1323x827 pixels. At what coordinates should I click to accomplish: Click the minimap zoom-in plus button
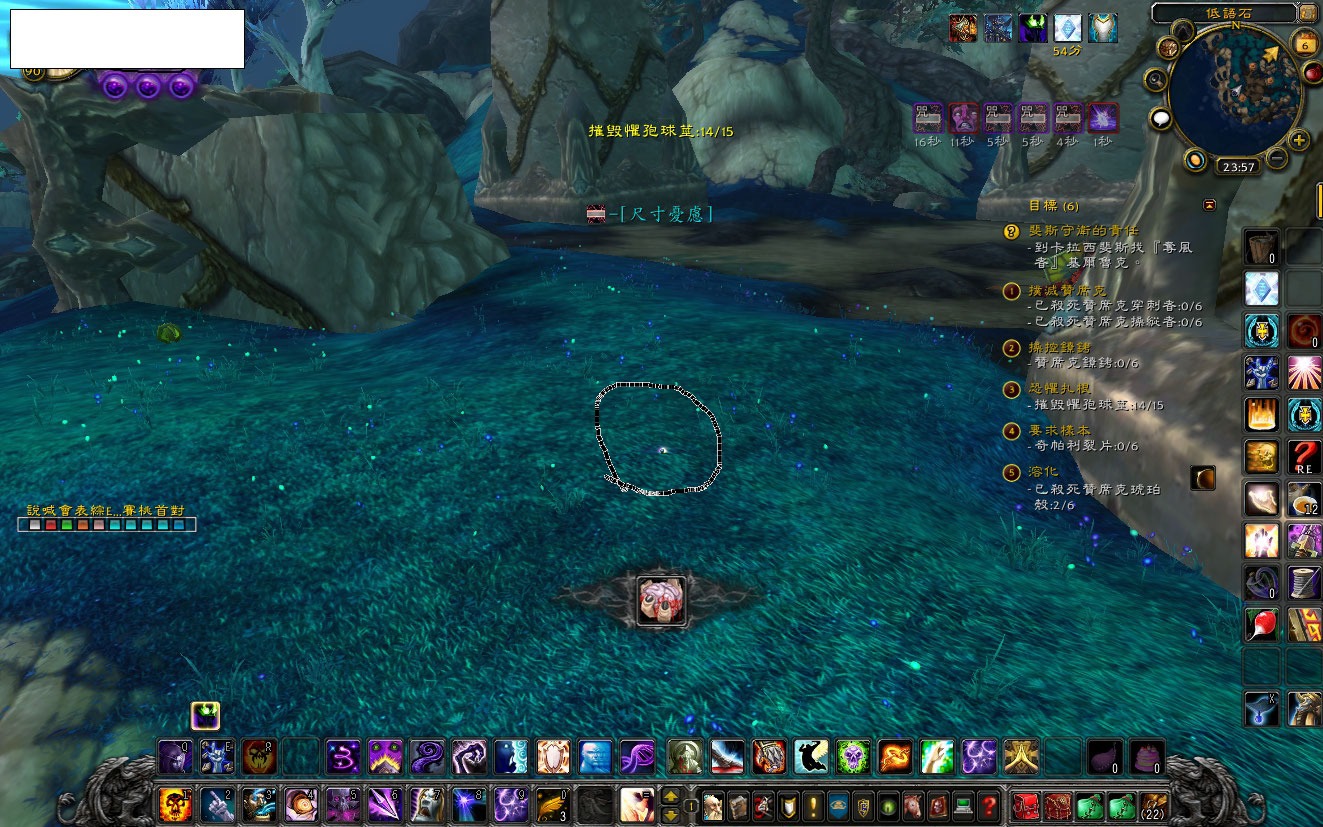[1299, 140]
